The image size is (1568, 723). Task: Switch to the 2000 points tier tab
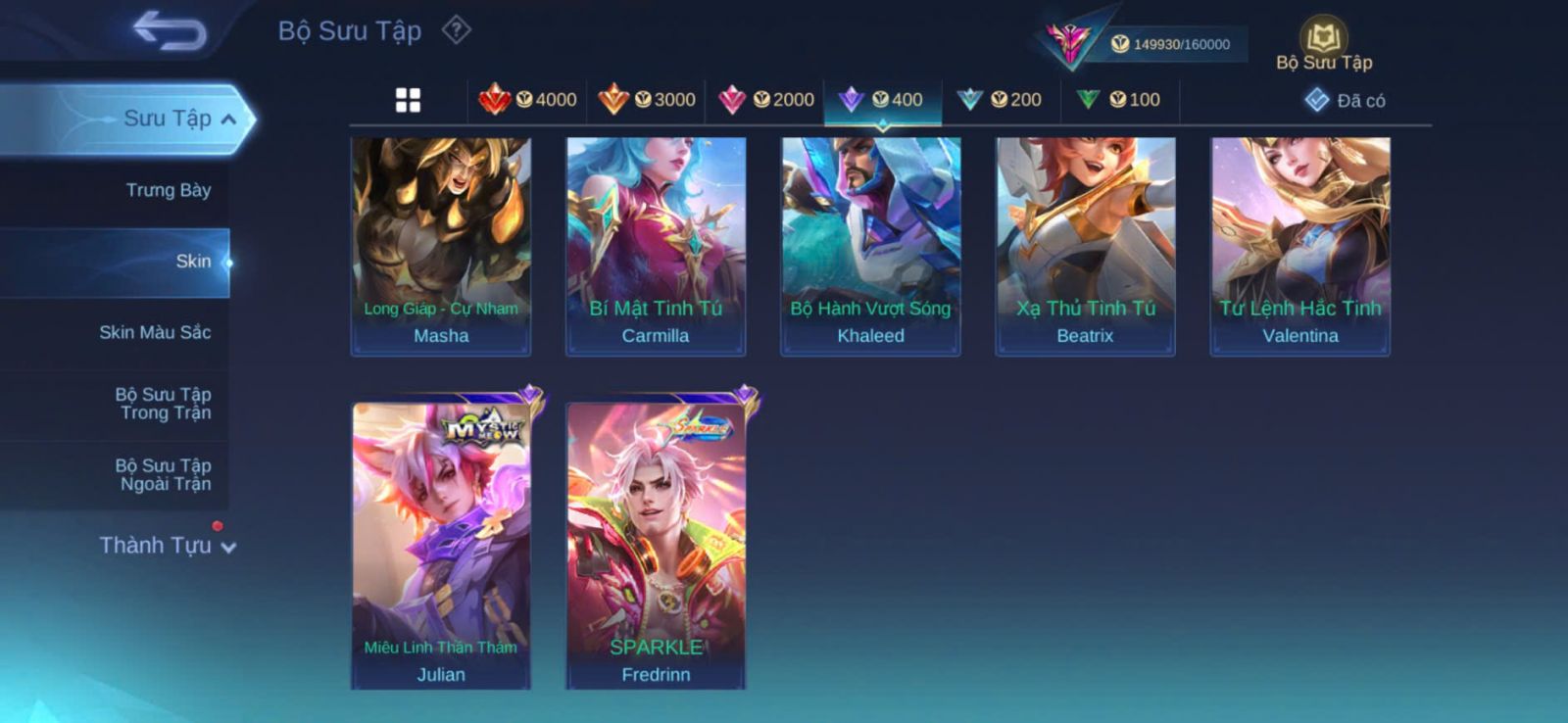click(x=765, y=100)
